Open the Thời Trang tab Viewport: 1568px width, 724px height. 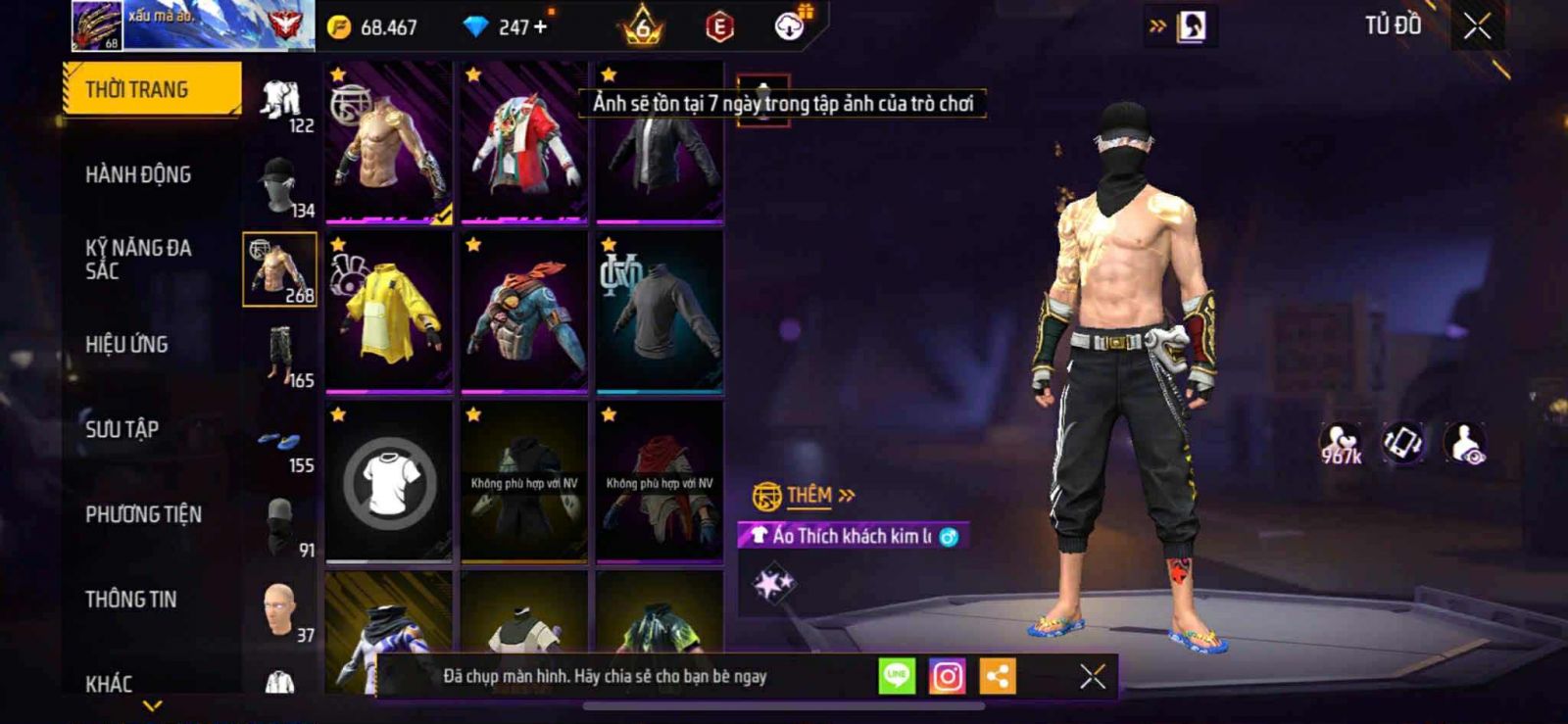(151, 89)
